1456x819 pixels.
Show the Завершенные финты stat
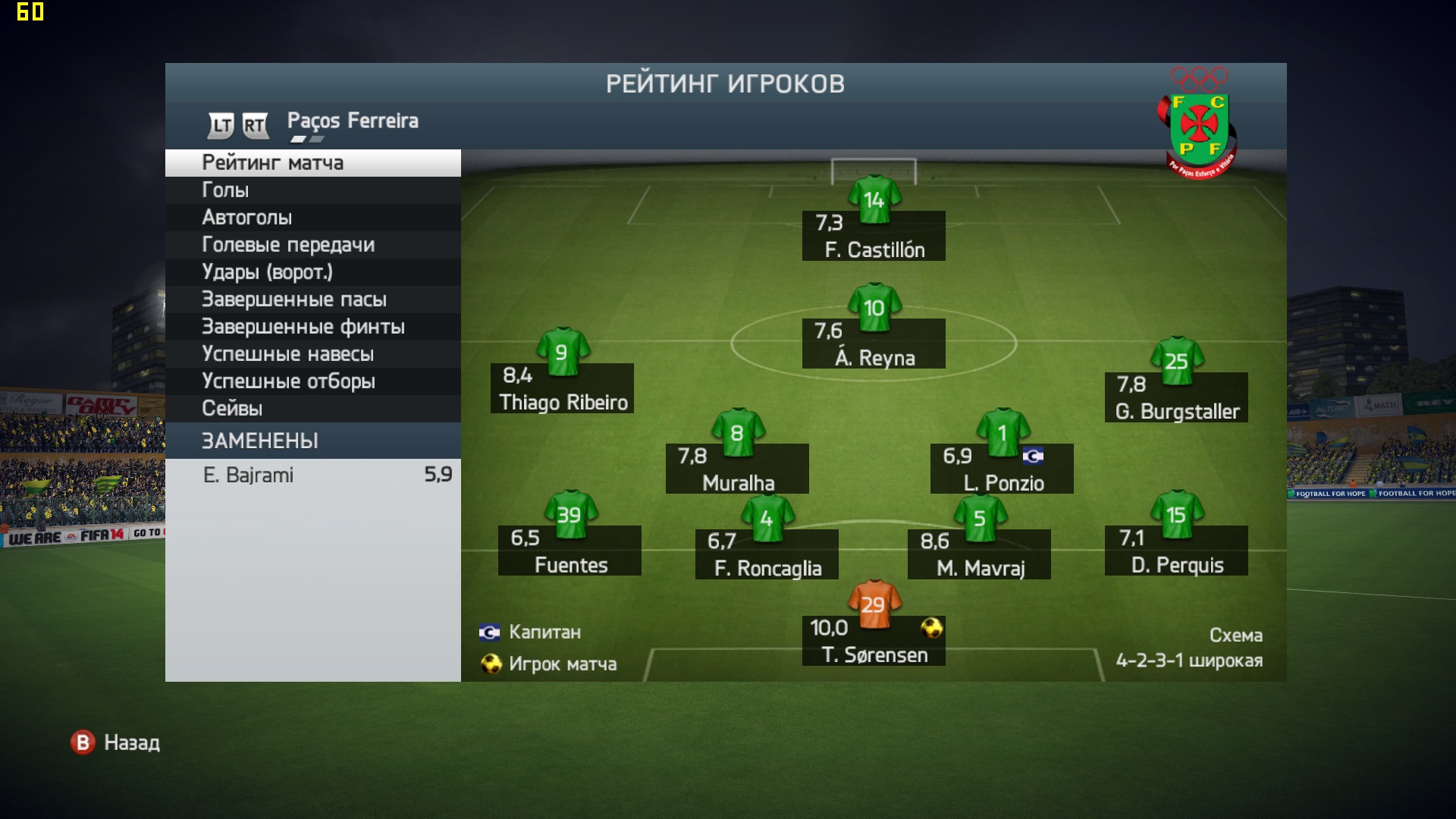click(312, 327)
